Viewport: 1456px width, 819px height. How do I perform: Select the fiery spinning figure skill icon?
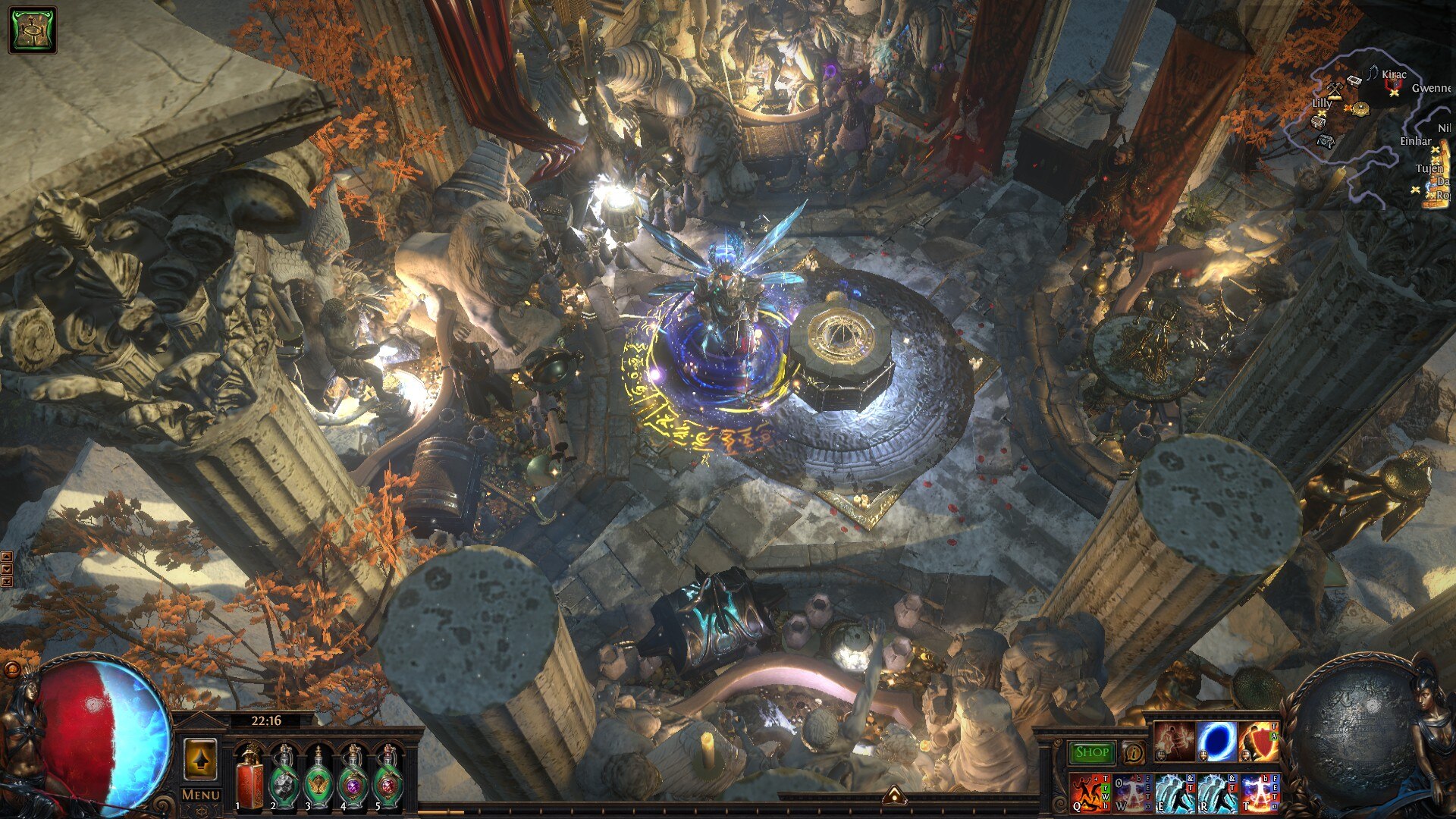1174,741
